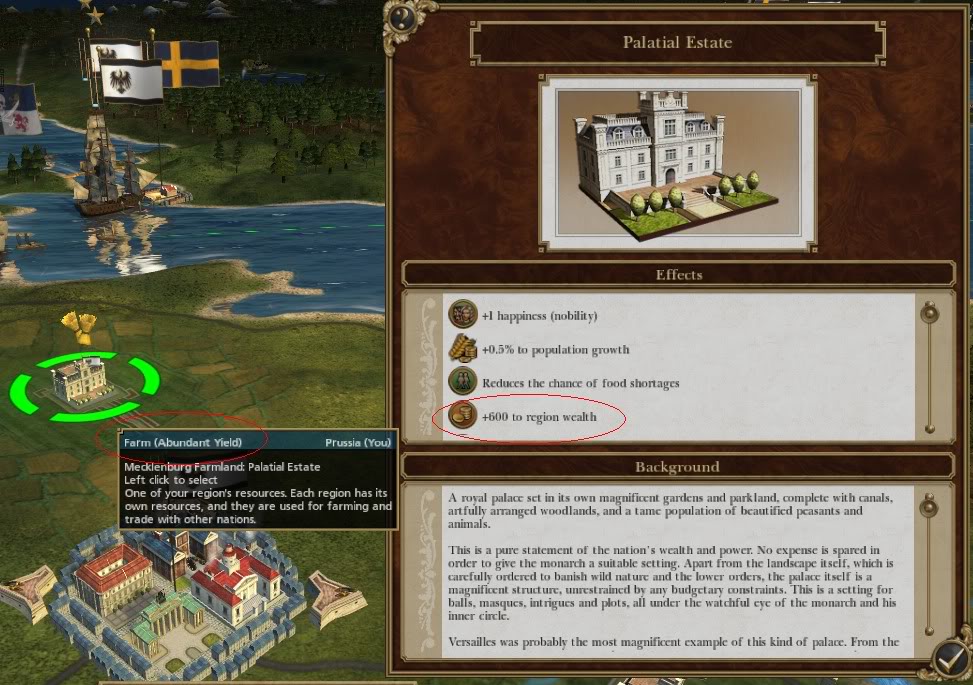
Task: Select the Swedish flag unit marker
Action: [186, 62]
